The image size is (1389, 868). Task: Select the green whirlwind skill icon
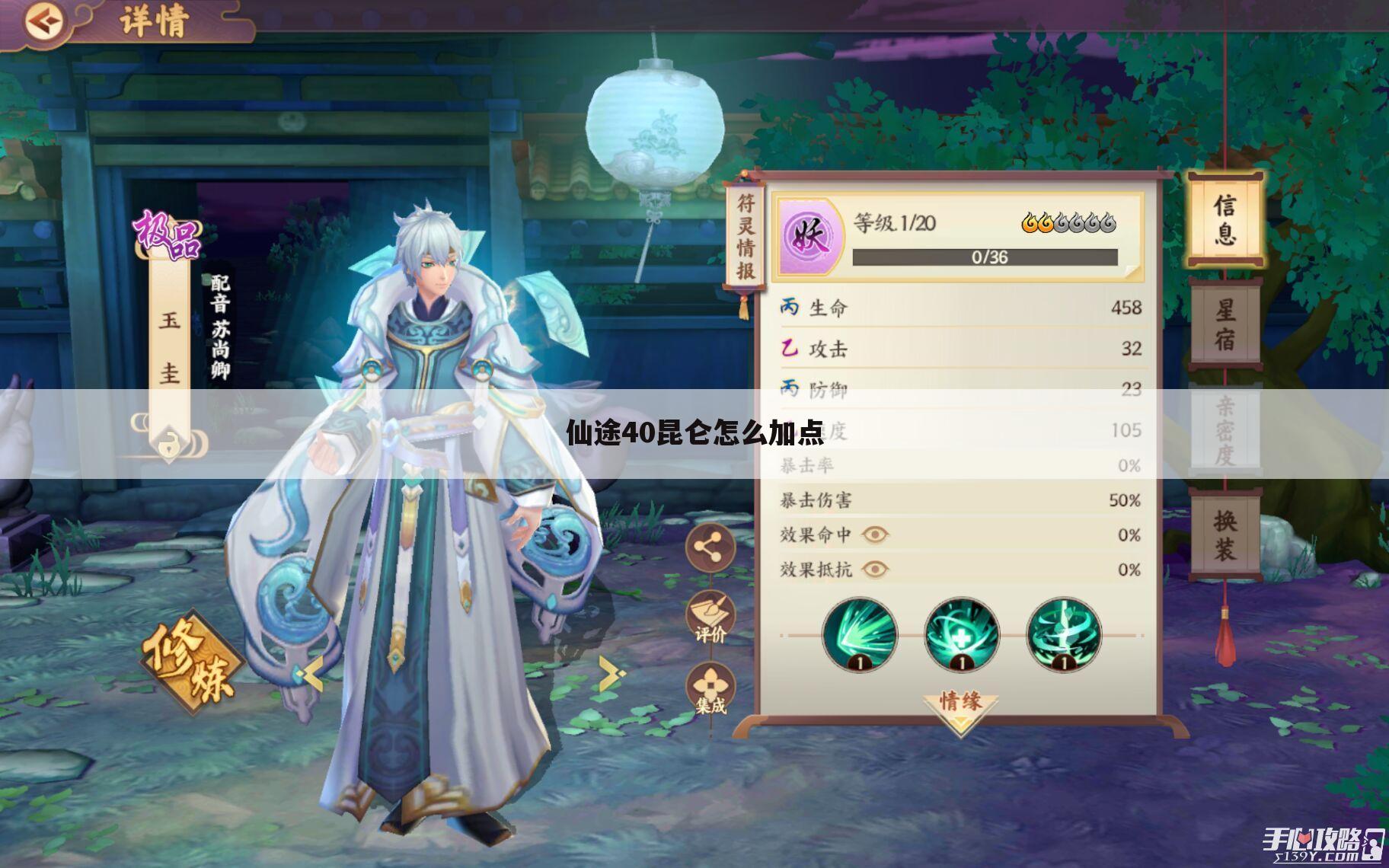click(1063, 635)
